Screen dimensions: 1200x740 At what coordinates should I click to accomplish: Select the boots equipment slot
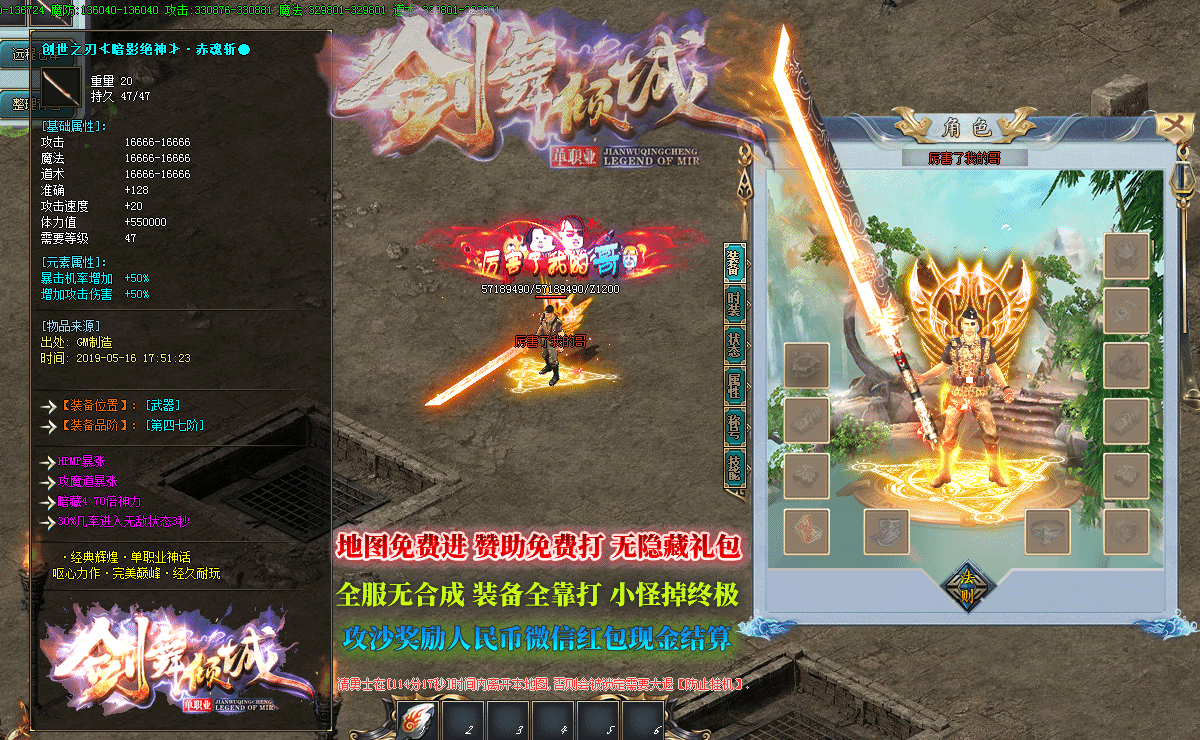886,532
